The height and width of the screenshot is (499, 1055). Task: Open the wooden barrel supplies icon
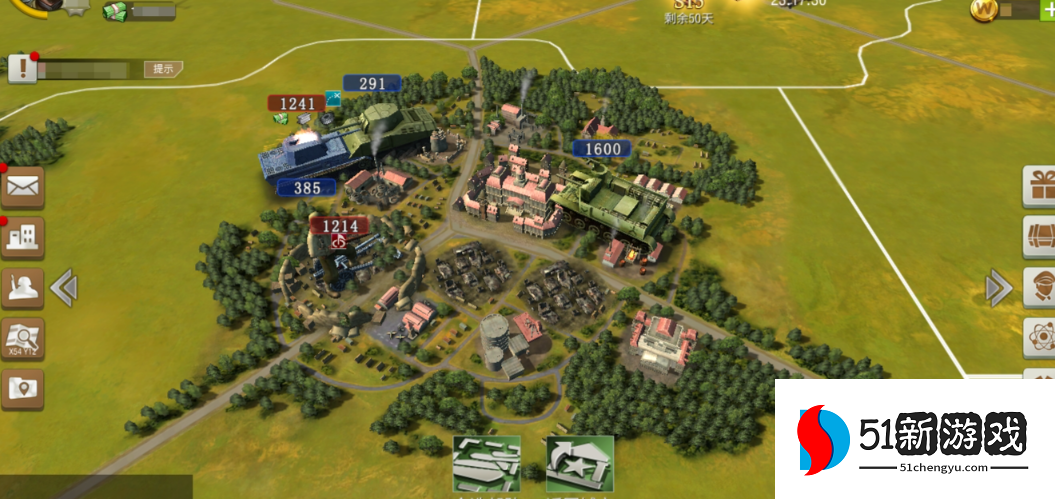tap(1039, 237)
